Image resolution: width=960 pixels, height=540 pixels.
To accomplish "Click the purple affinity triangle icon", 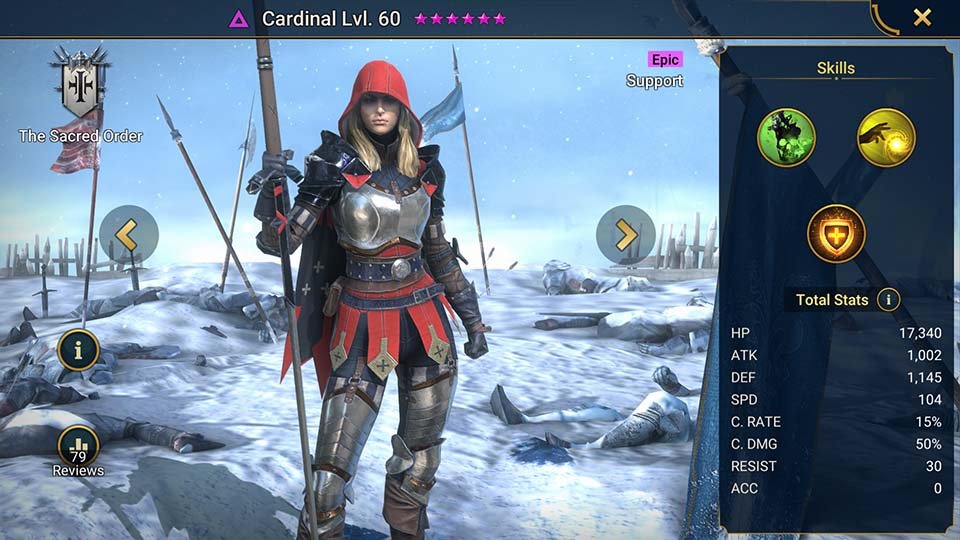I will click(239, 19).
